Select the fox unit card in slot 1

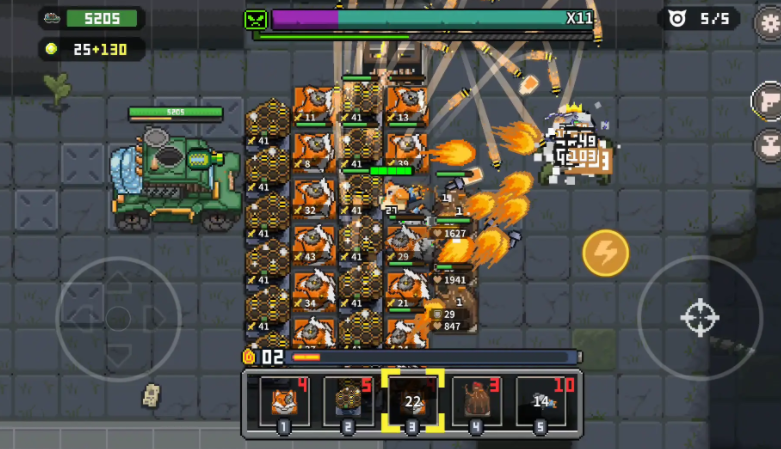click(x=283, y=402)
